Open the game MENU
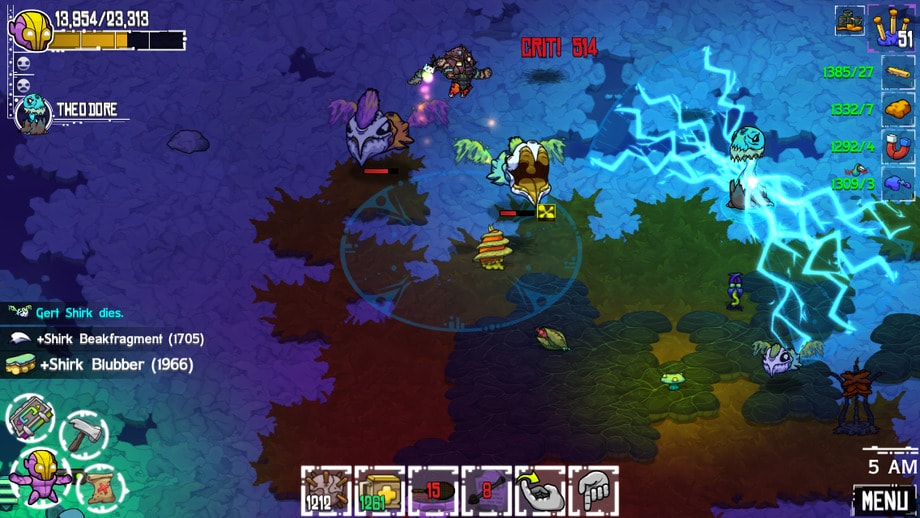The width and height of the screenshot is (920, 518). click(884, 499)
